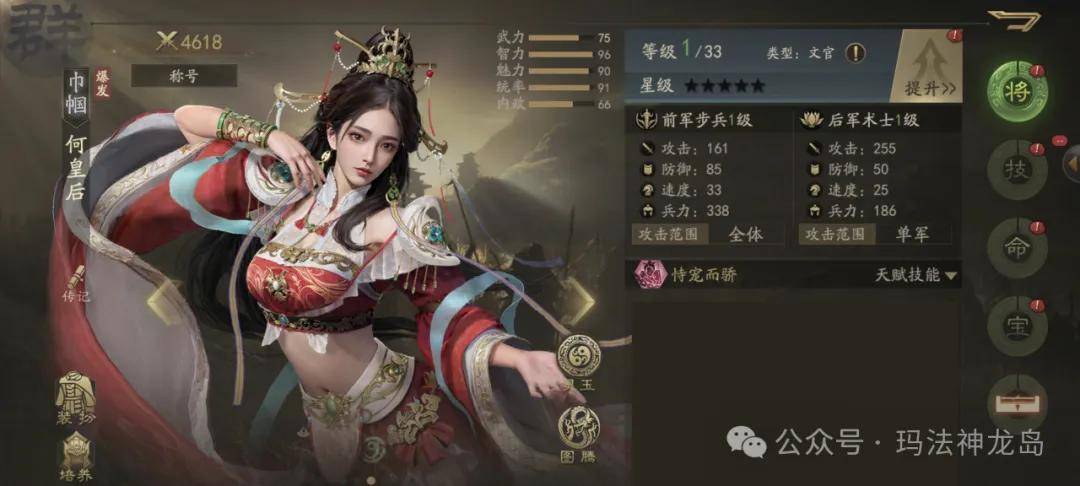Click the gold back arrow

click(1013, 19)
